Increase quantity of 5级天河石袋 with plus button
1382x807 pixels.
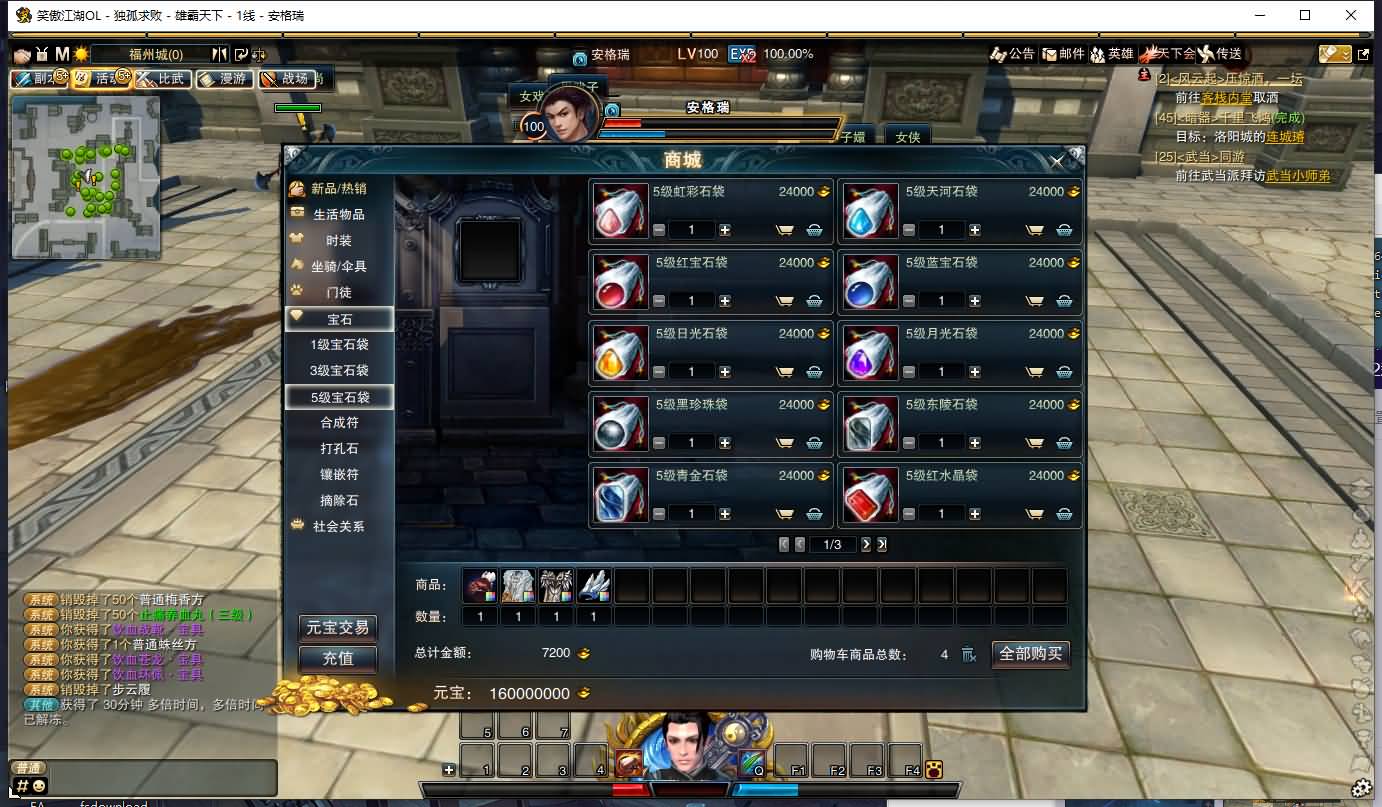click(974, 229)
